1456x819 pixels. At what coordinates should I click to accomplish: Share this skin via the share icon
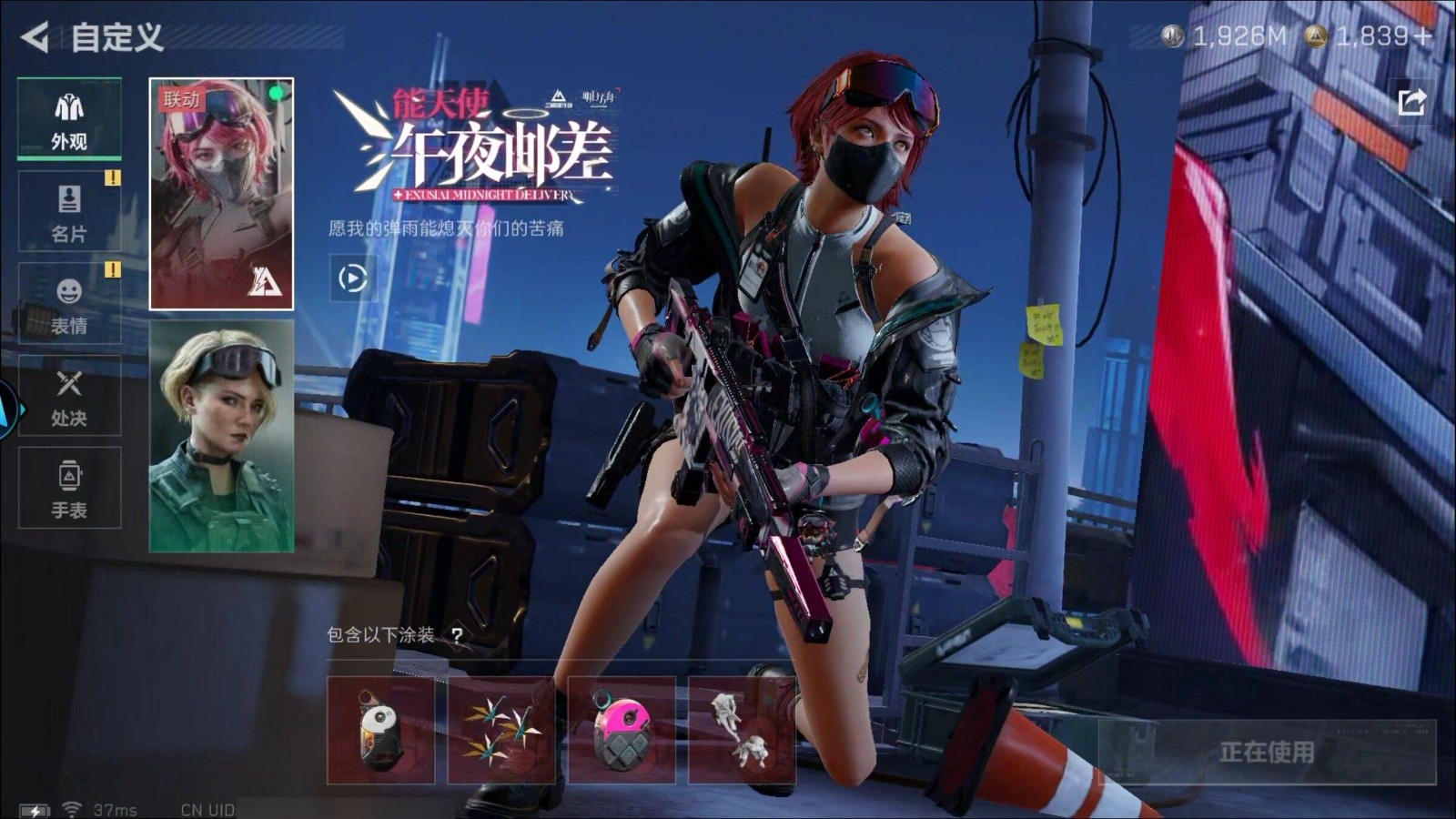[1411, 102]
